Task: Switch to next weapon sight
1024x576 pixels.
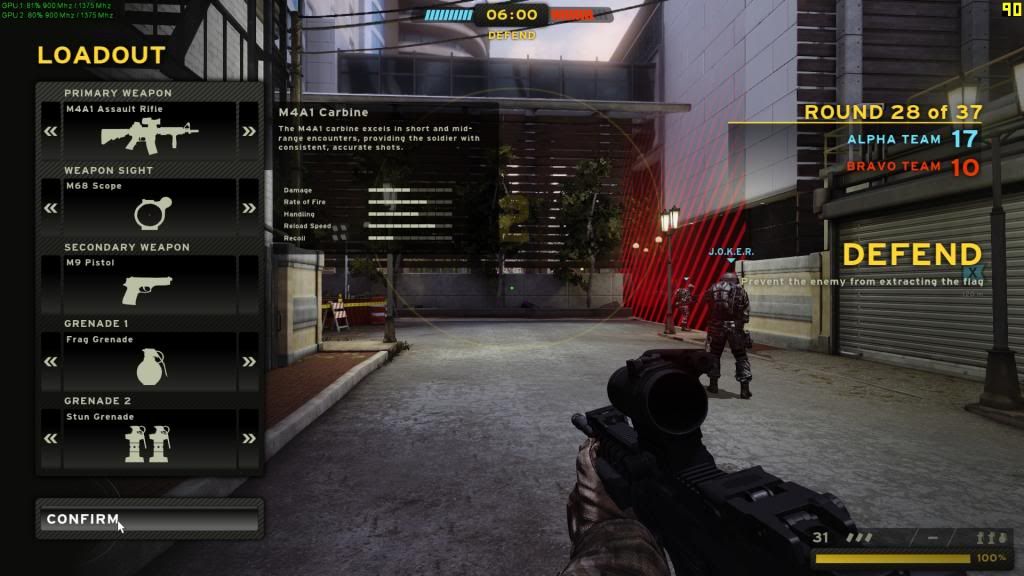Action: point(248,208)
